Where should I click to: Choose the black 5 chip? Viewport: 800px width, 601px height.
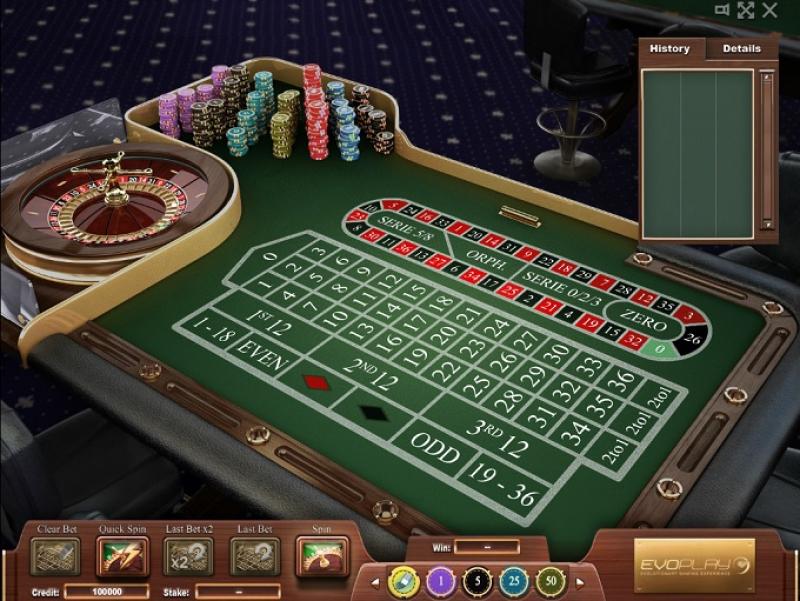coord(479,581)
